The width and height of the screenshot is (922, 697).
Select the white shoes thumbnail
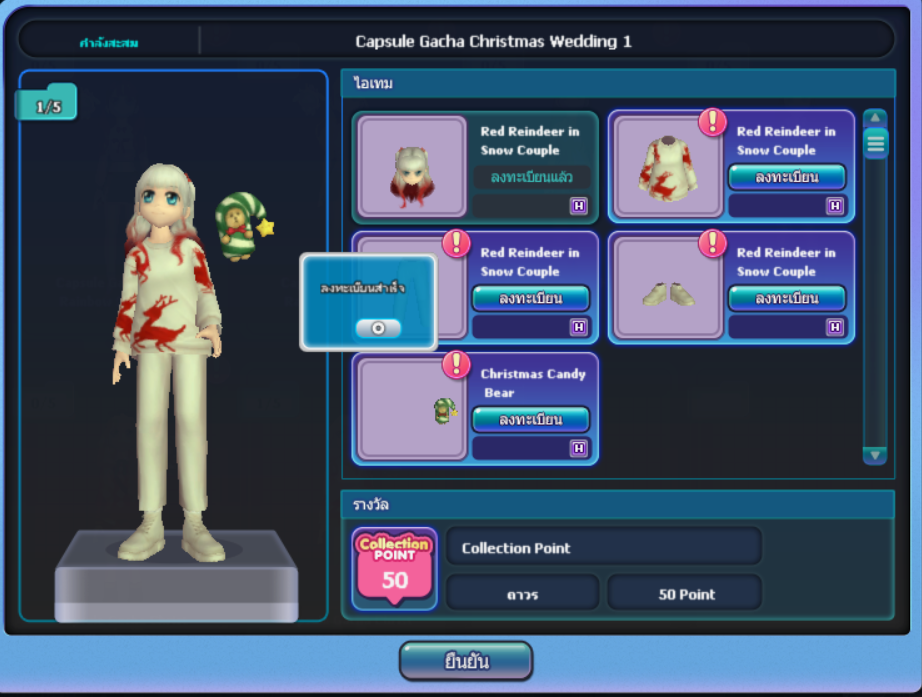pyautogui.click(x=668, y=288)
